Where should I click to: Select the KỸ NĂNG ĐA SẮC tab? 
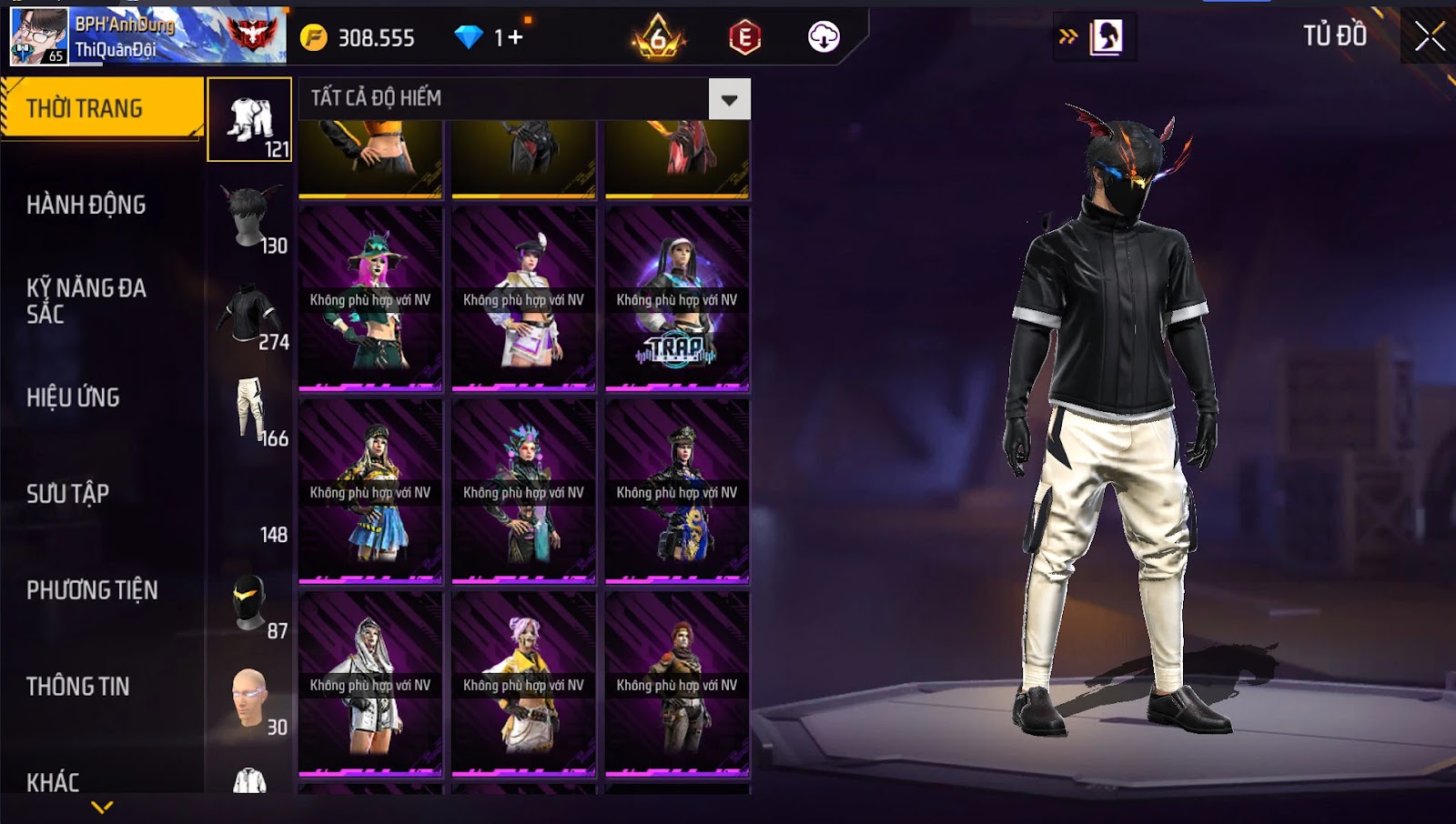[86, 301]
